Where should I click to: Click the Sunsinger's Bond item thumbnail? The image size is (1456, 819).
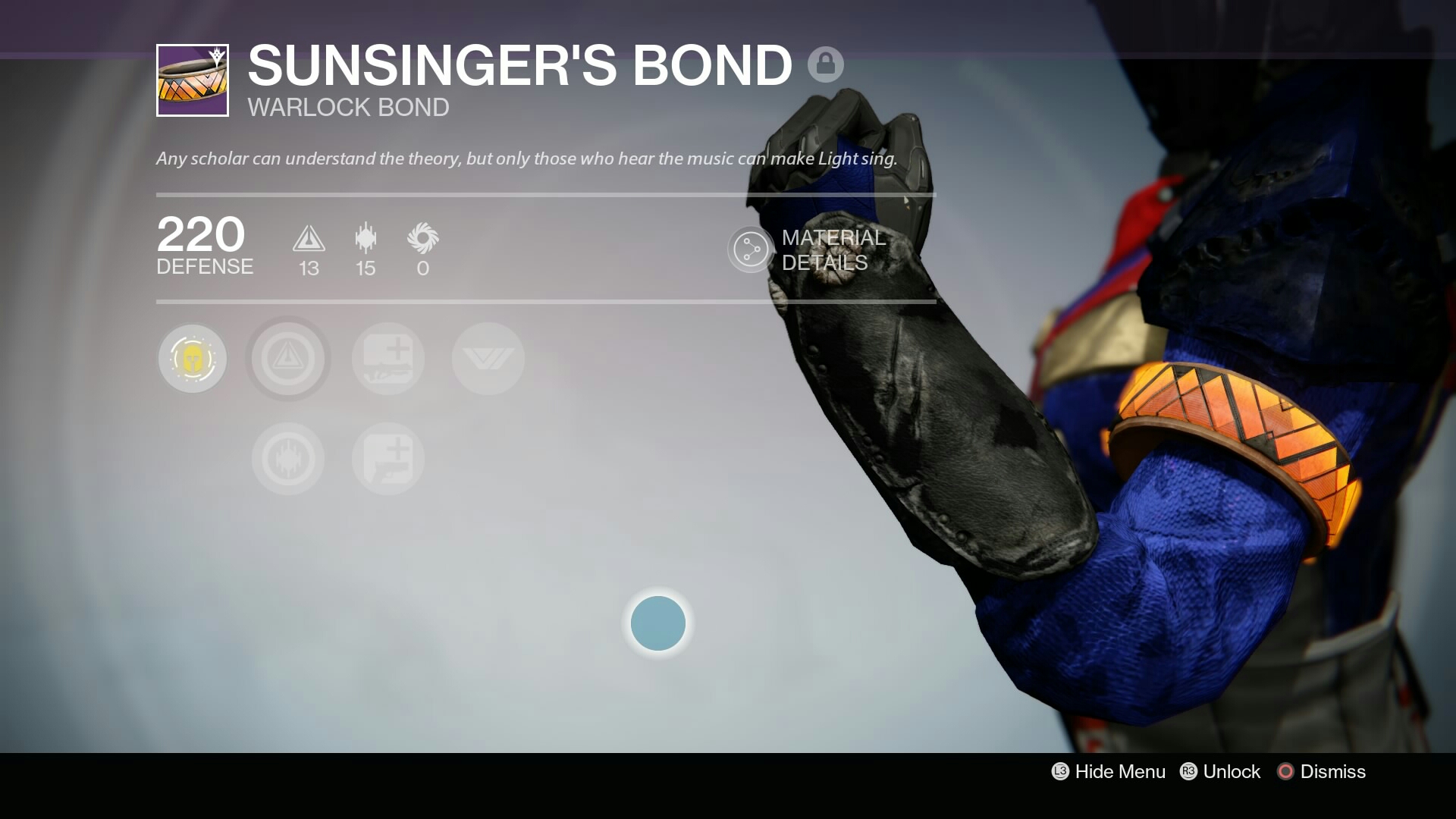(192, 81)
